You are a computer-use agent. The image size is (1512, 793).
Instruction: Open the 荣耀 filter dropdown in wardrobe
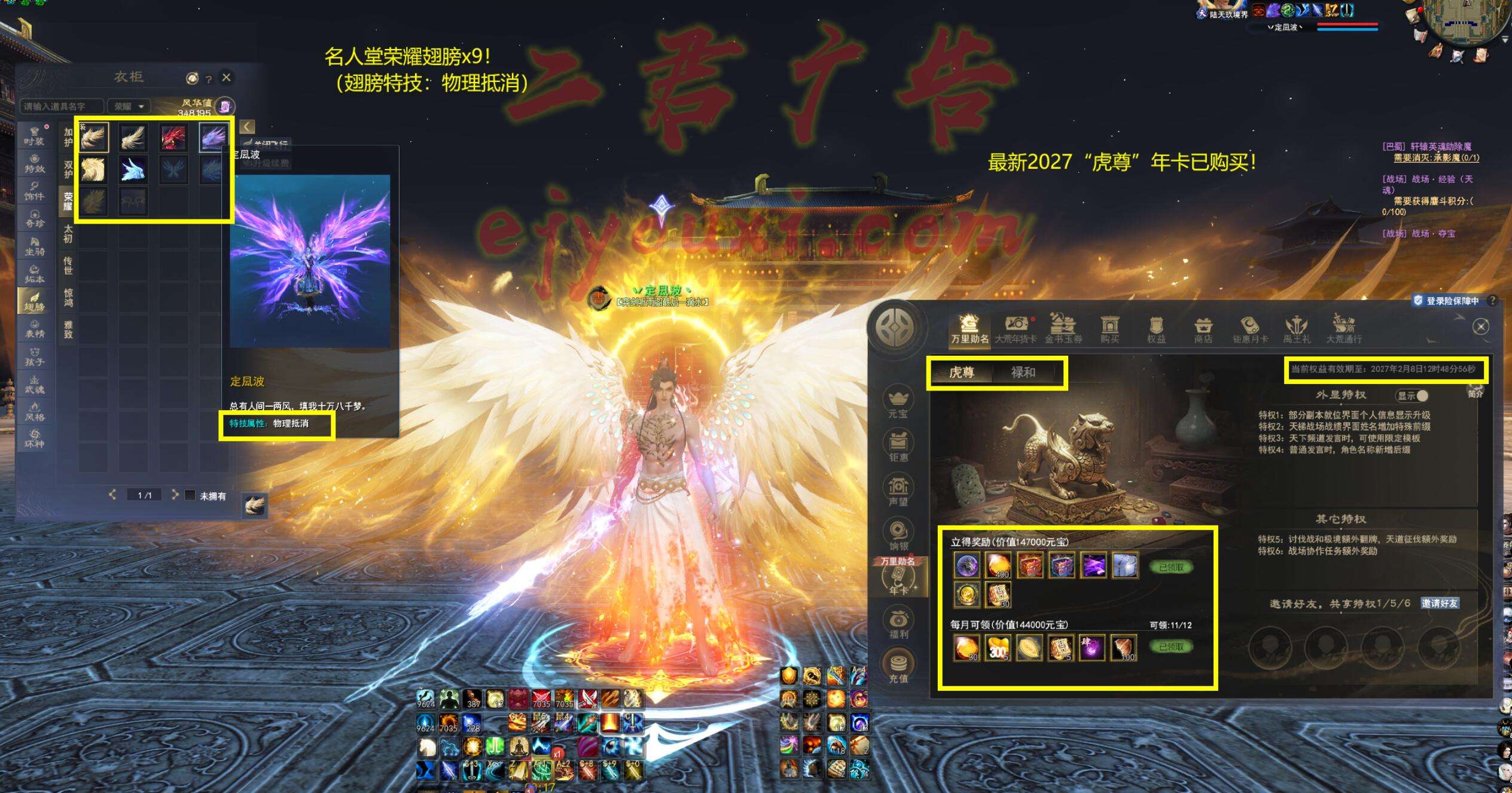(129, 106)
